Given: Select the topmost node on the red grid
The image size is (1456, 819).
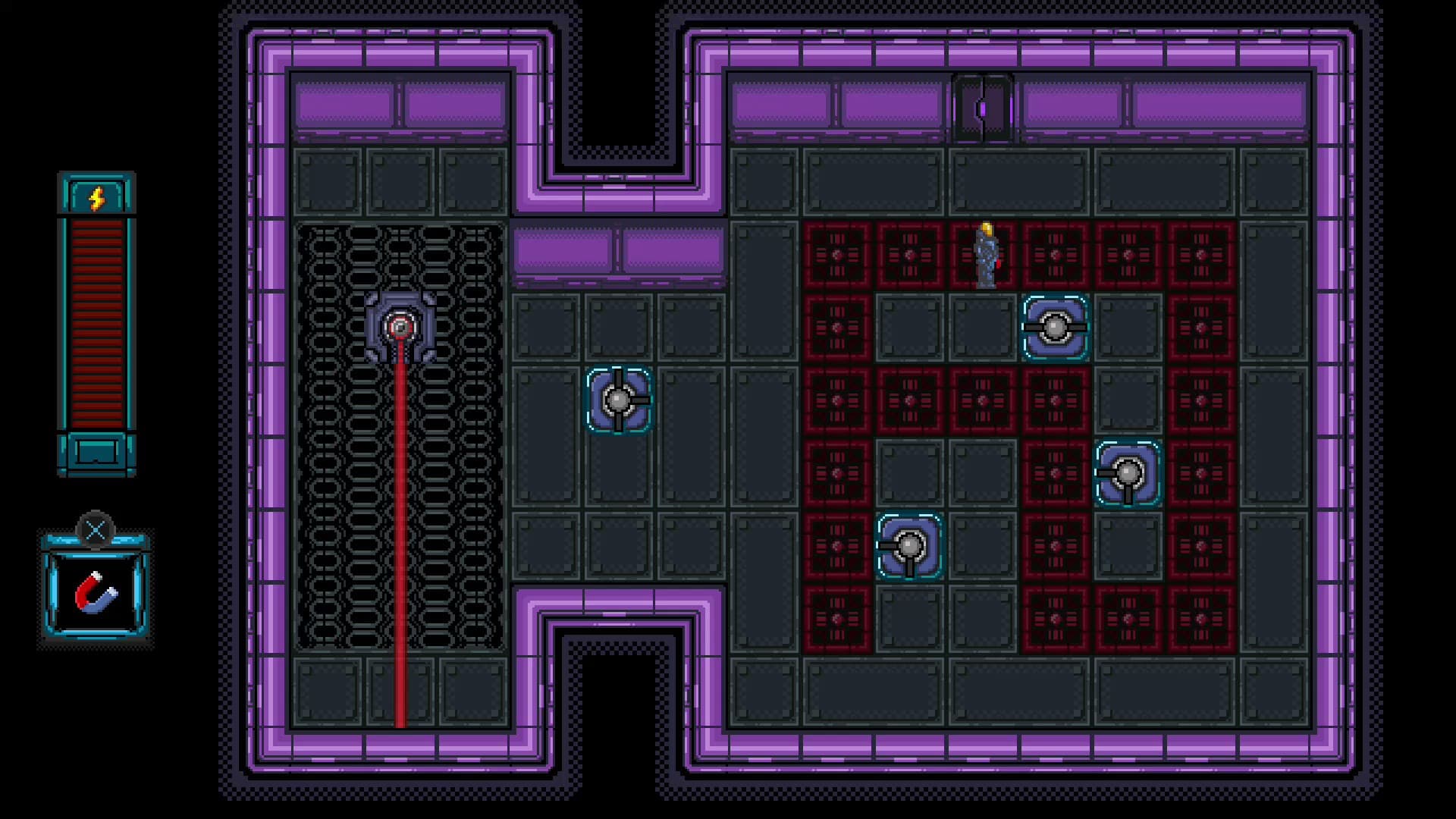Looking at the screenshot, I should point(1056,328).
